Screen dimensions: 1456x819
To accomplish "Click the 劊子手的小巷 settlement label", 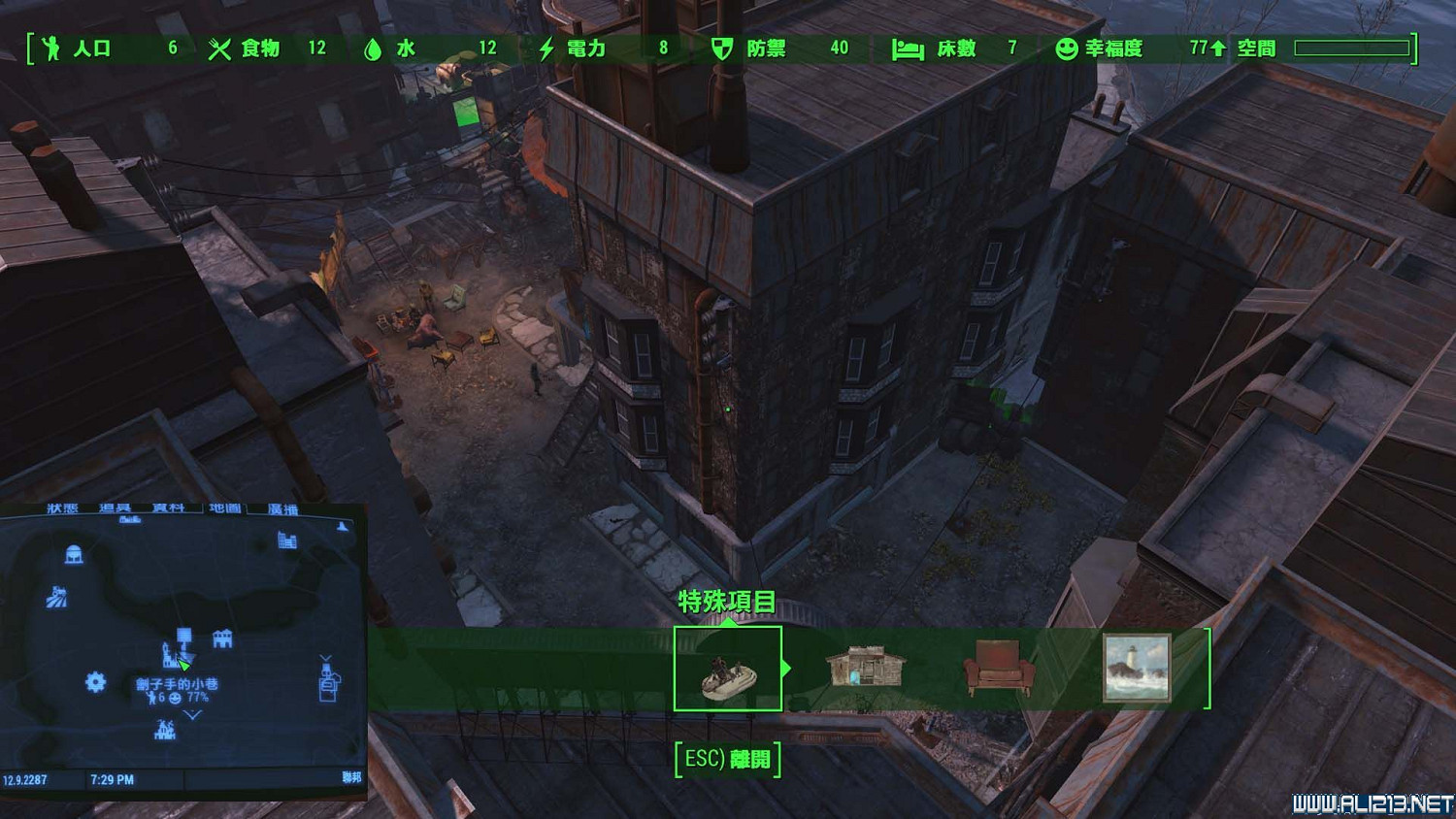I will point(177,684).
